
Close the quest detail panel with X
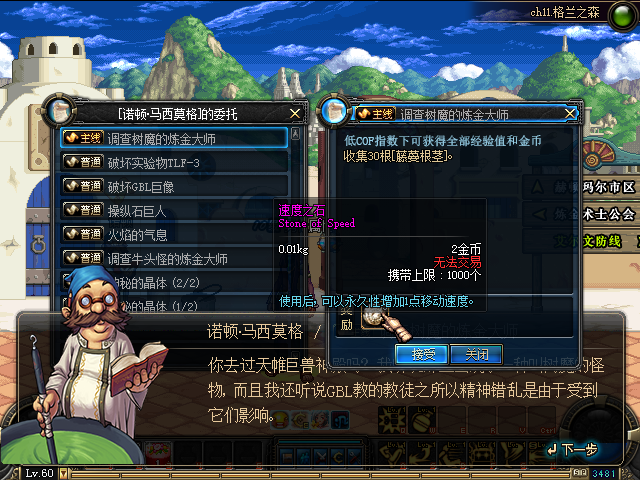point(571,113)
